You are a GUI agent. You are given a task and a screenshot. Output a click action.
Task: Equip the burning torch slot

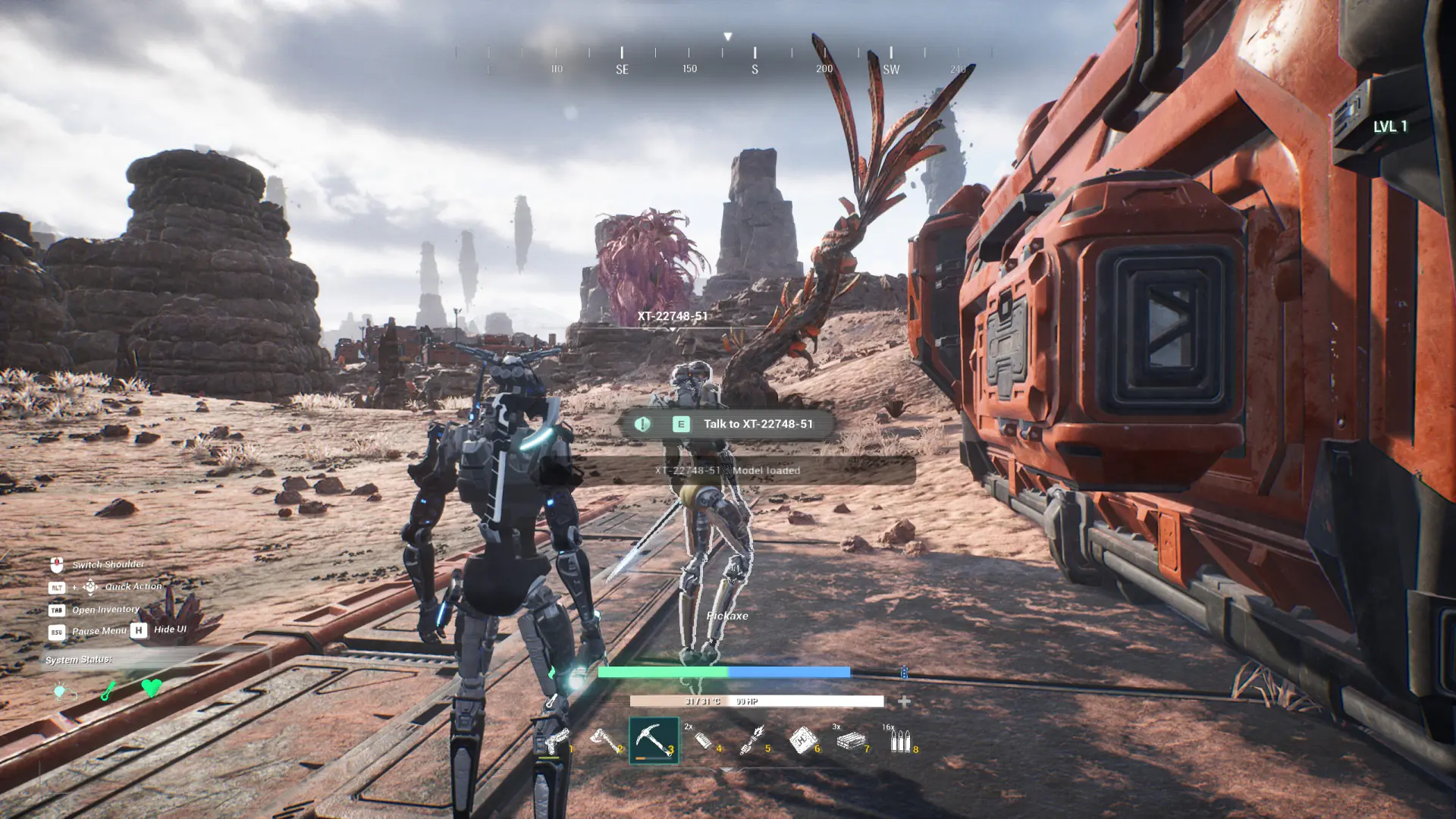753,739
